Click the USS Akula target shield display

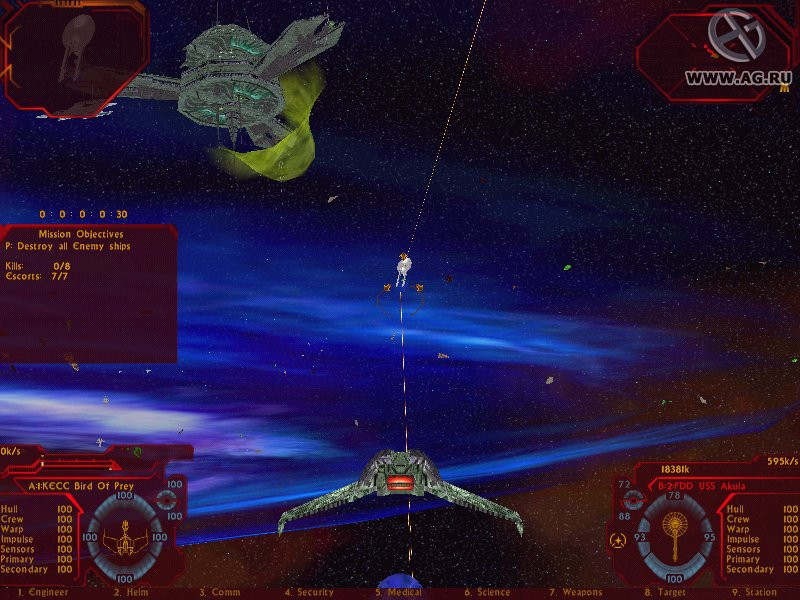(676, 530)
